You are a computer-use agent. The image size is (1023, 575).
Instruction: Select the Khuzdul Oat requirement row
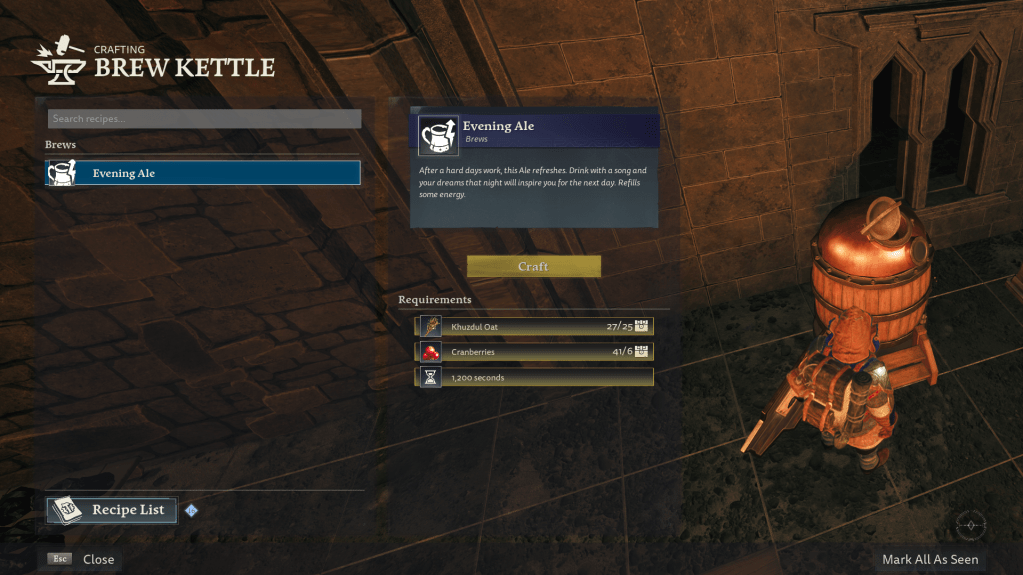(x=535, y=326)
